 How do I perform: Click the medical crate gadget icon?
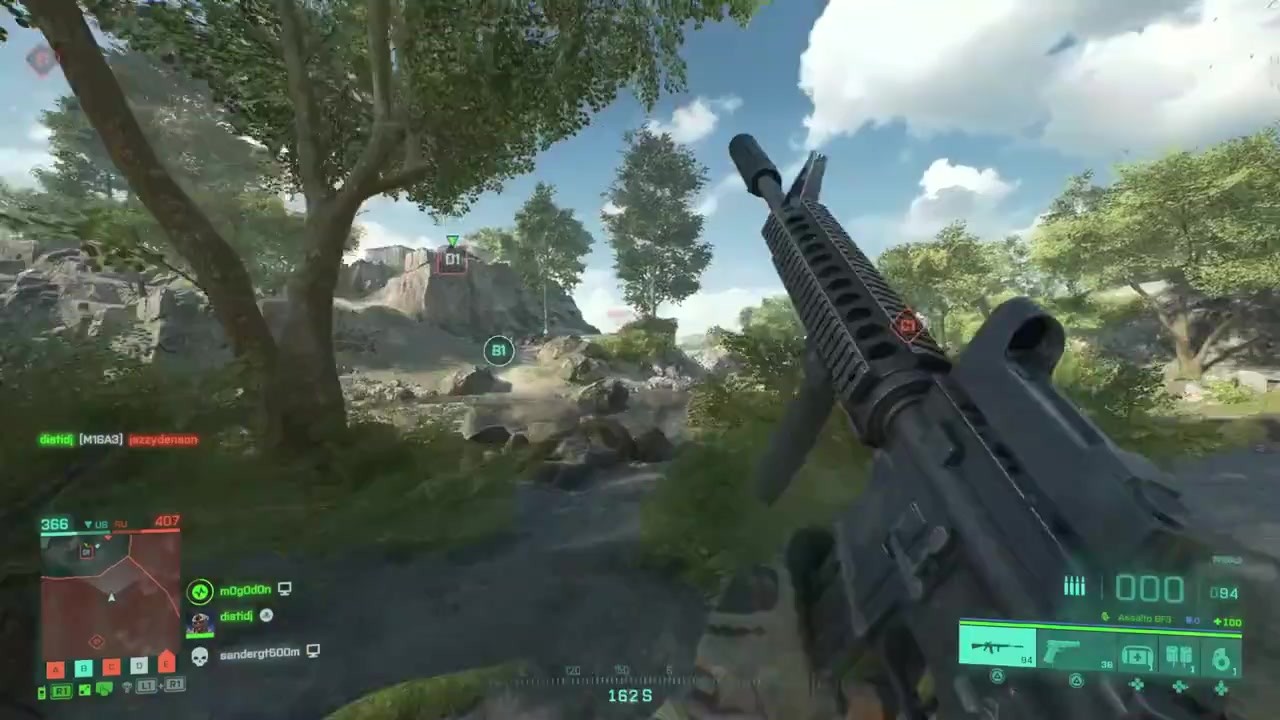(1137, 656)
